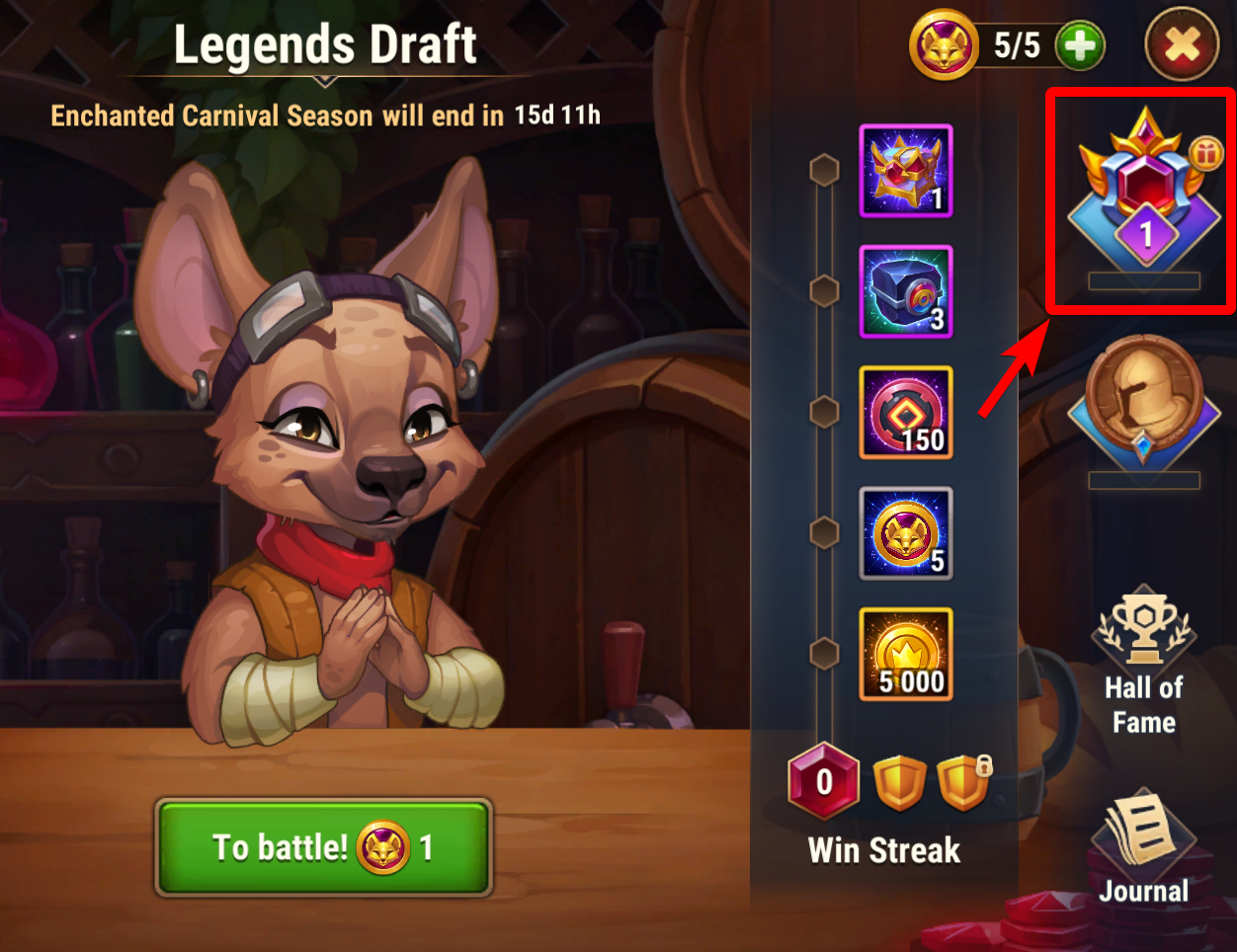This screenshot has width=1237, height=952.
Task: Inspect the crowned chest reward
Action: [x=906, y=172]
